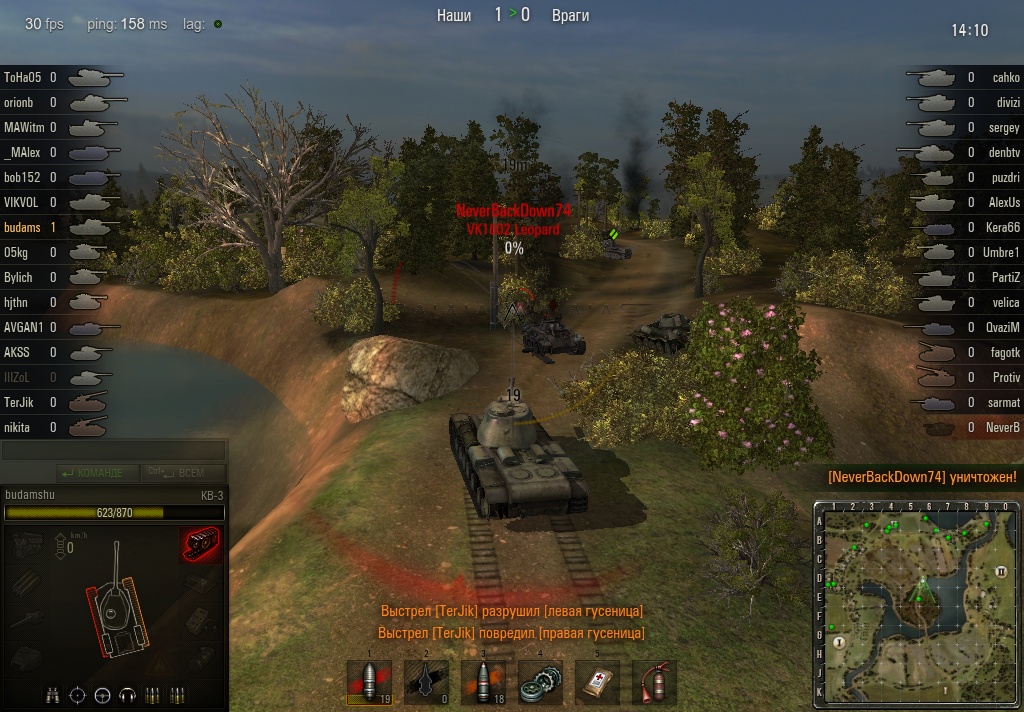Select TerJik in the allied team list
Viewport: 1024px width, 712px height.
click(x=20, y=402)
